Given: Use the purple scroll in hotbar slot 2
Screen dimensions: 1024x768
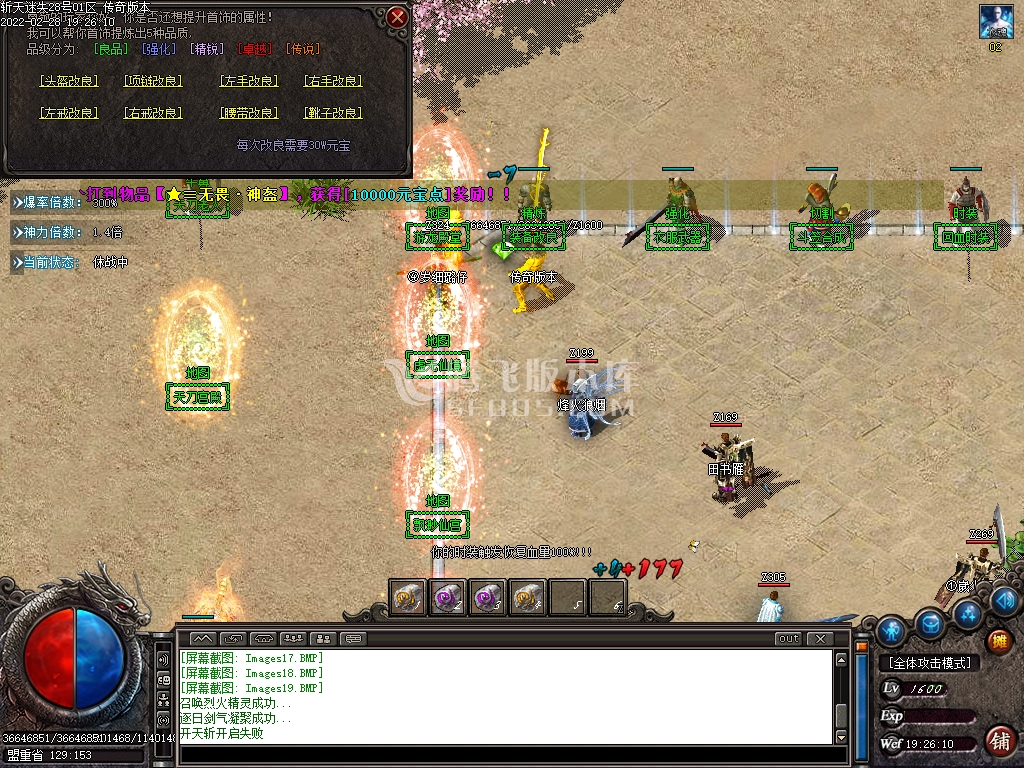Looking at the screenshot, I should (x=447, y=597).
